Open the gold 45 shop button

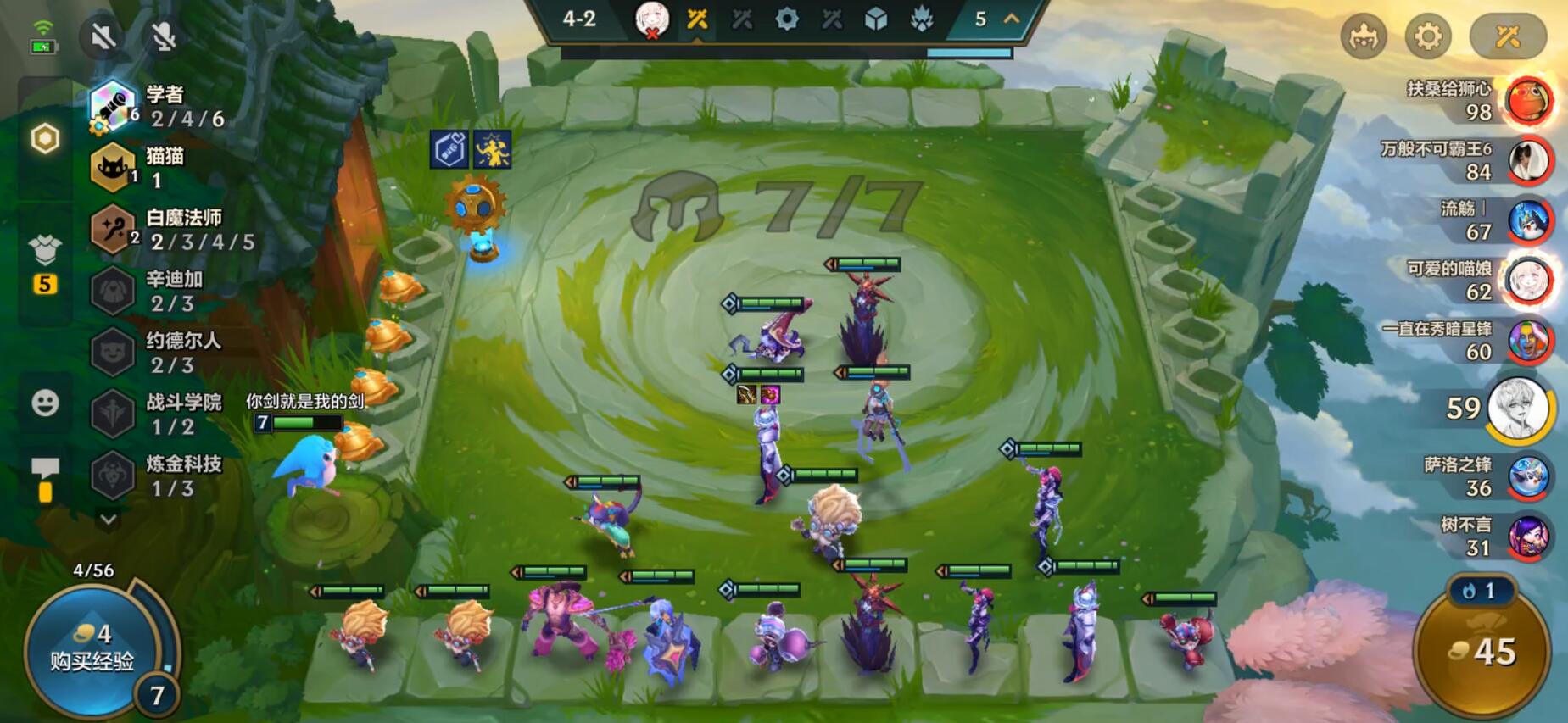point(1482,651)
